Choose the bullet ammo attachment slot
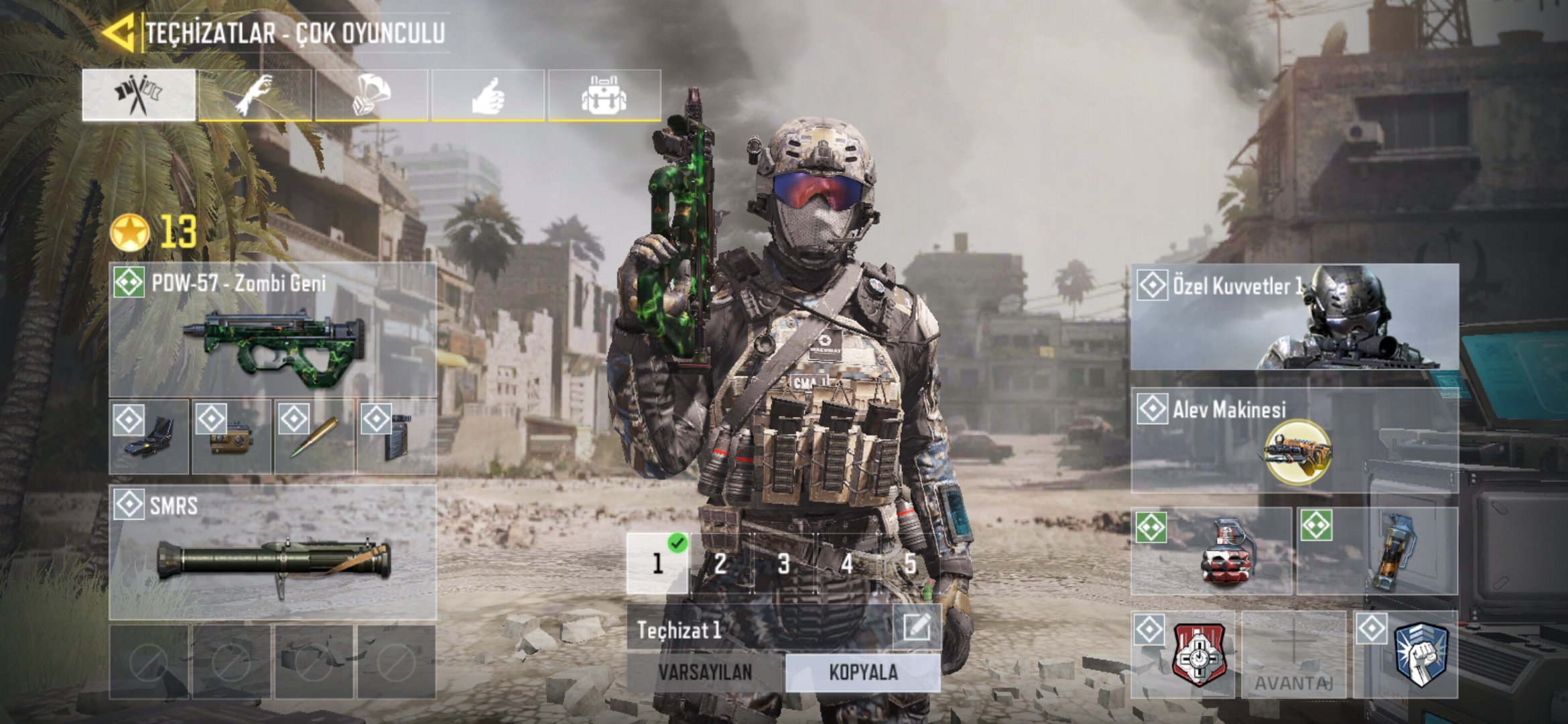Image resolution: width=1568 pixels, height=724 pixels. coord(314,437)
